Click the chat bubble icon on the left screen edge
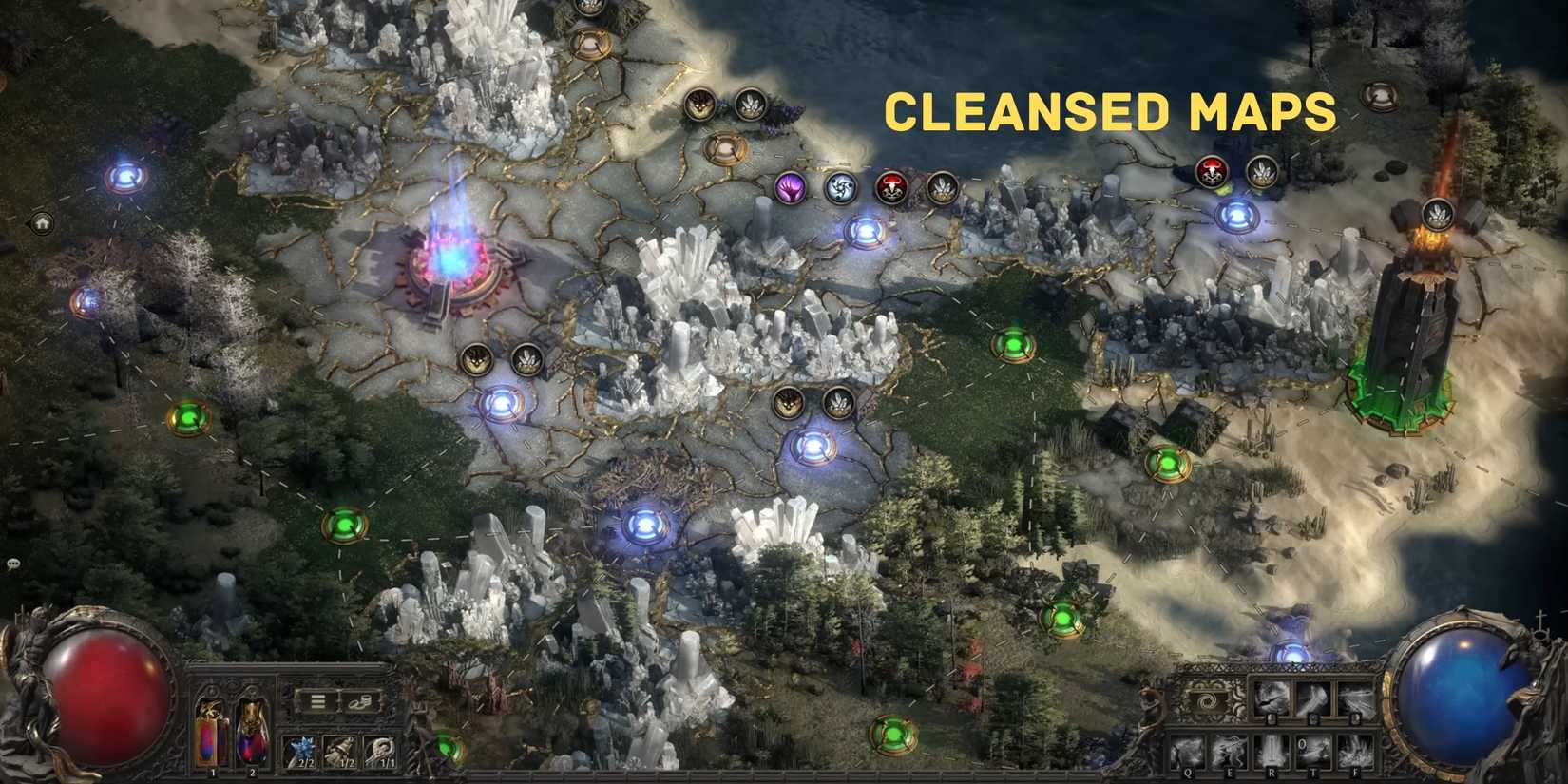This screenshot has width=1568, height=784. [13, 564]
